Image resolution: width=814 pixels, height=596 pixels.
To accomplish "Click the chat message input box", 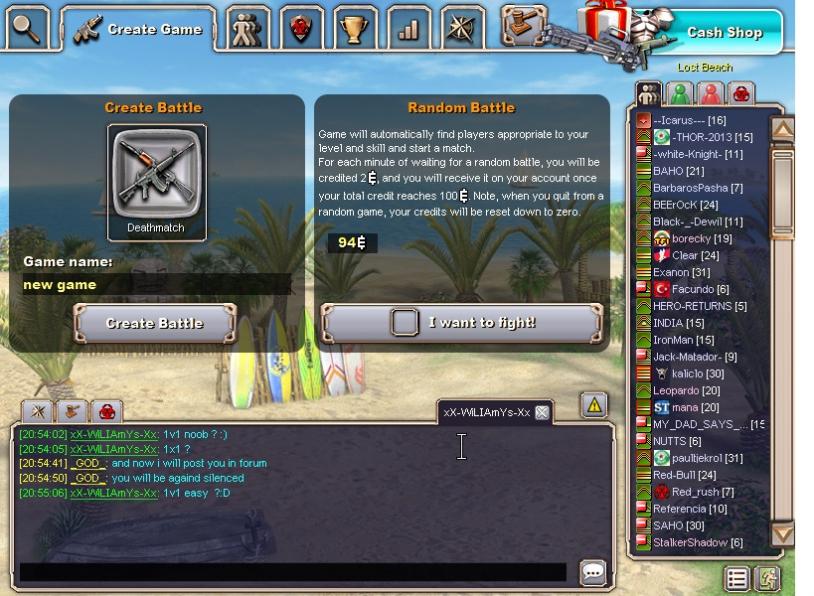I will tap(292, 573).
